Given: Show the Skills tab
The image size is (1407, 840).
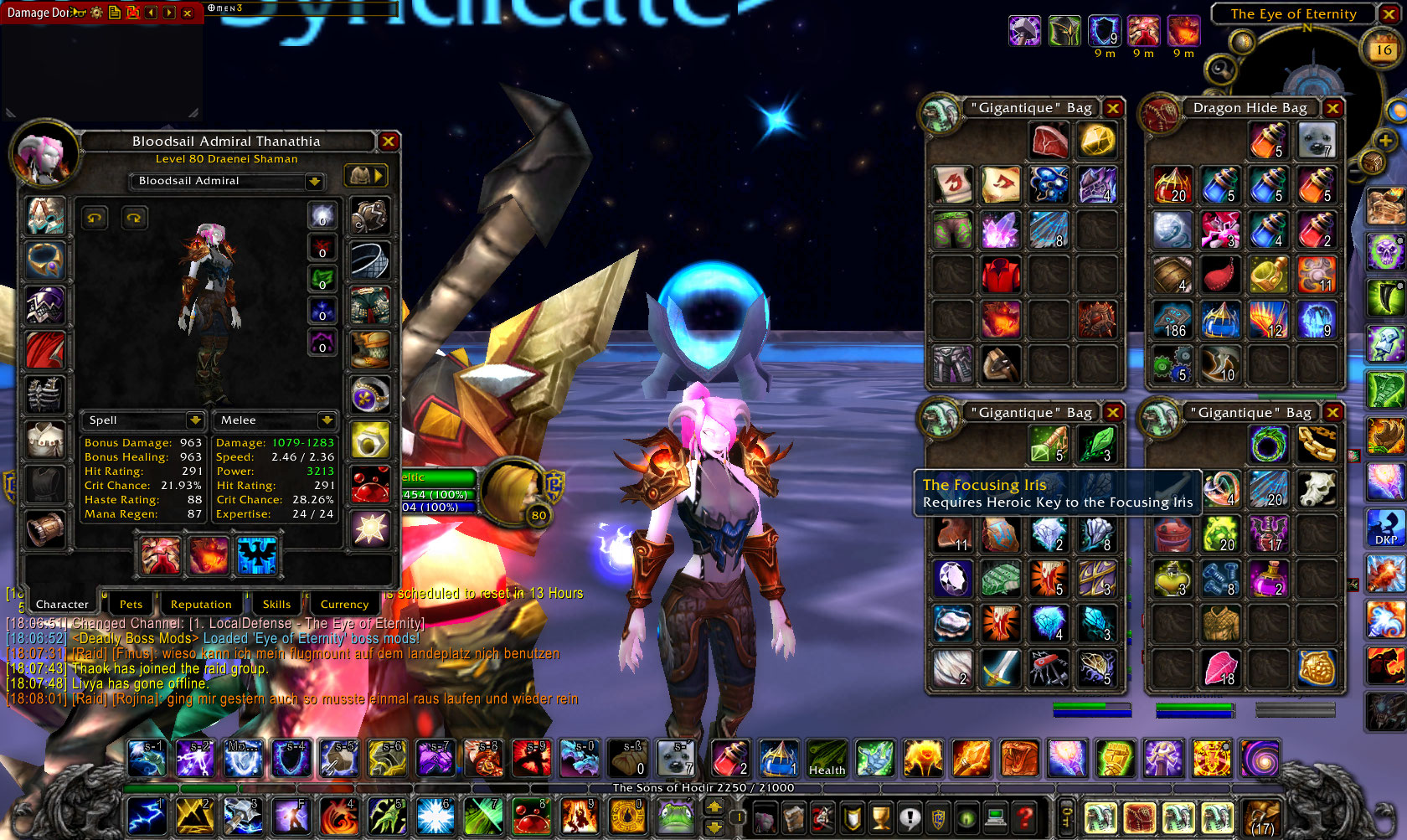Looking at the screenshot, I should tap(276, 604).
